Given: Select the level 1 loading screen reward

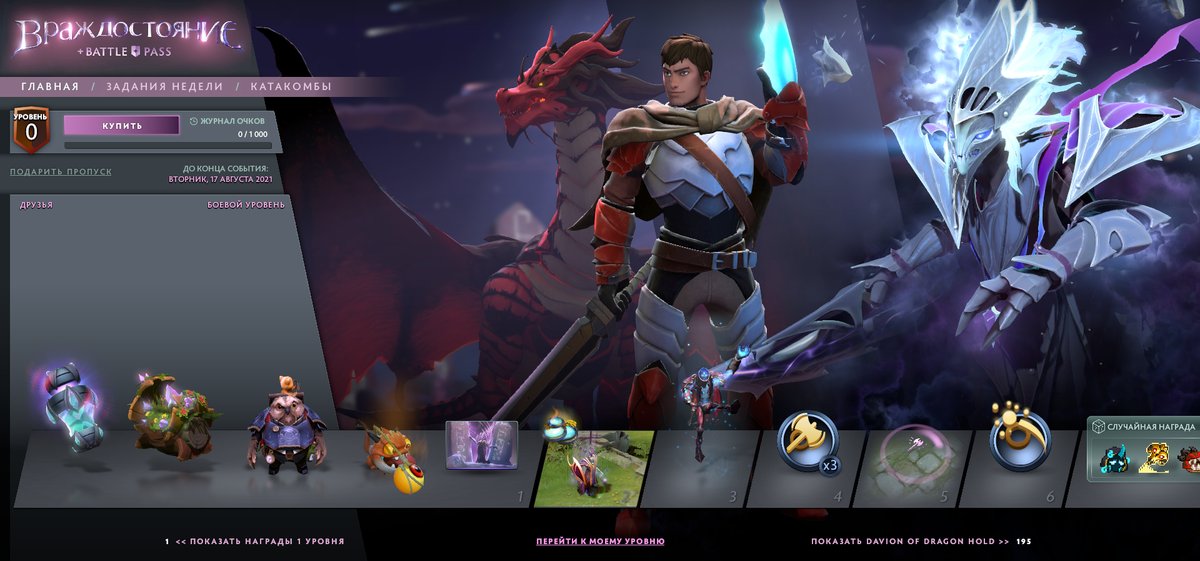Looking at the screenshot, I should point(481,446).
